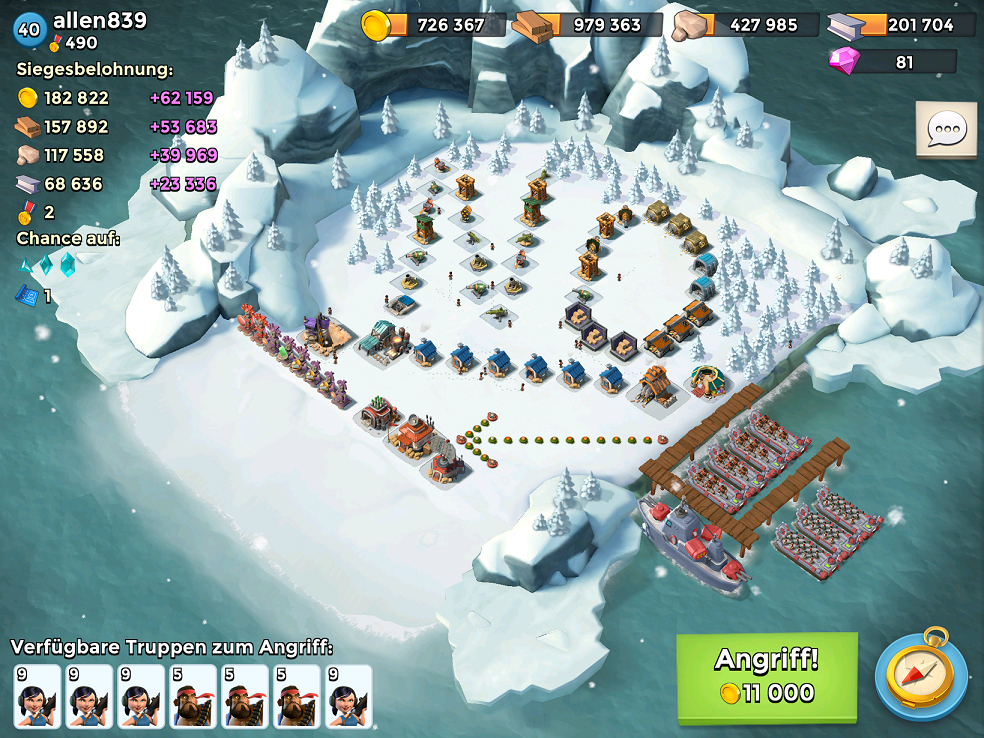Tap the compass to return to map
The width and height of the screenshot is (984, 738).
920,676
